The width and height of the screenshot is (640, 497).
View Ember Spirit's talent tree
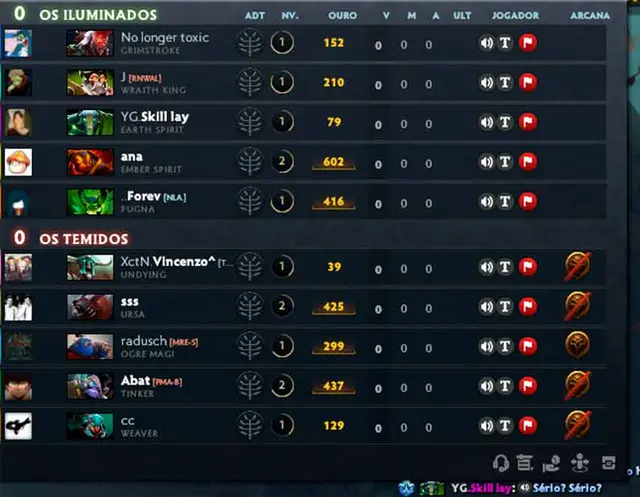(249, 162)
